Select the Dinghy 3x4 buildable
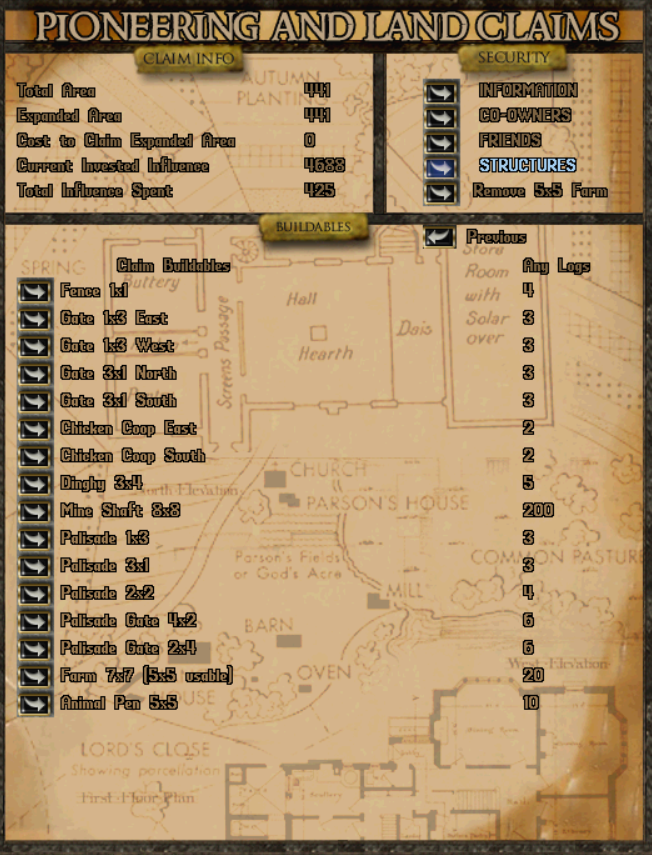The image size is (652, 855). pos(35,485)
